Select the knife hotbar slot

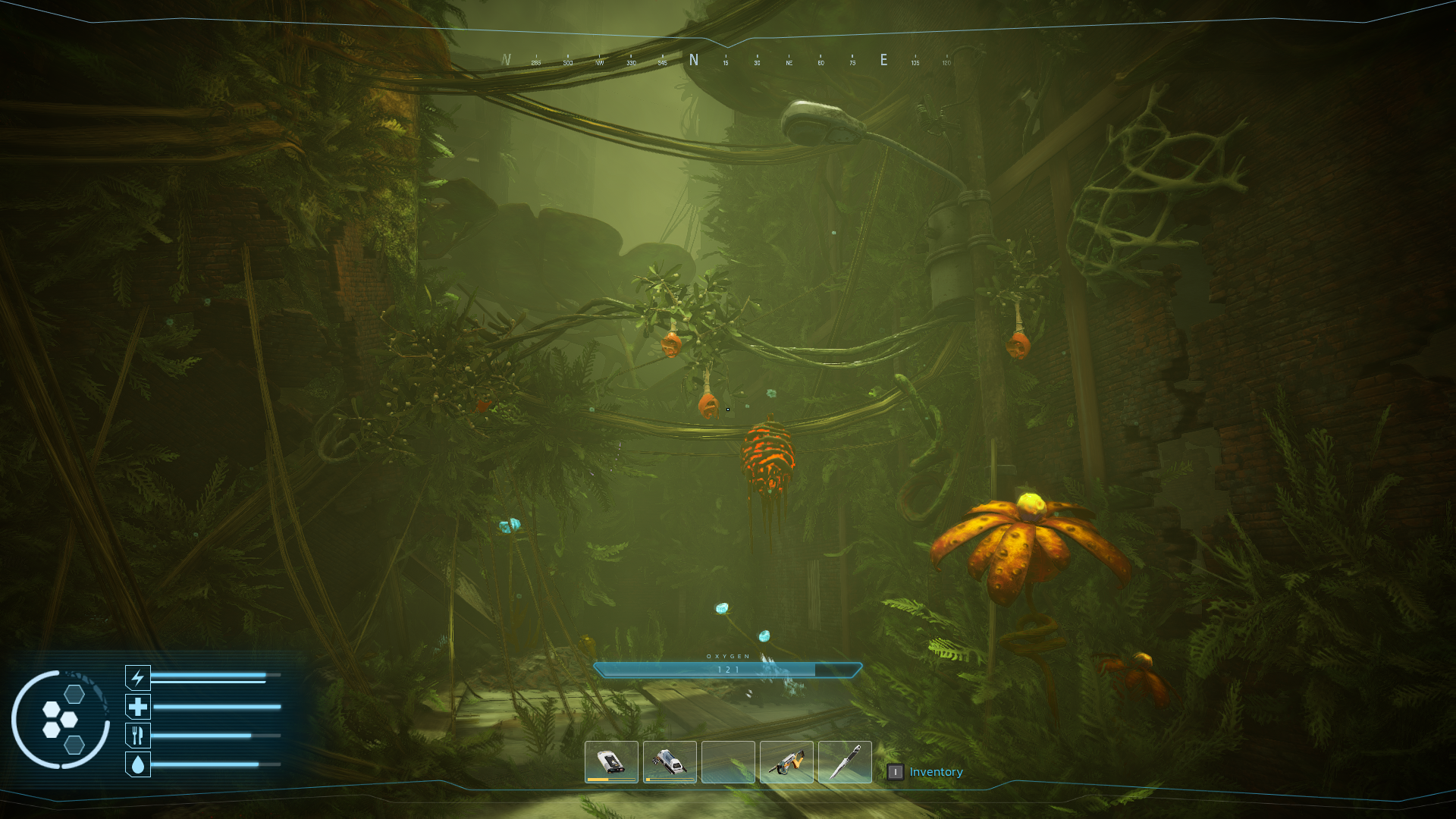845,761
